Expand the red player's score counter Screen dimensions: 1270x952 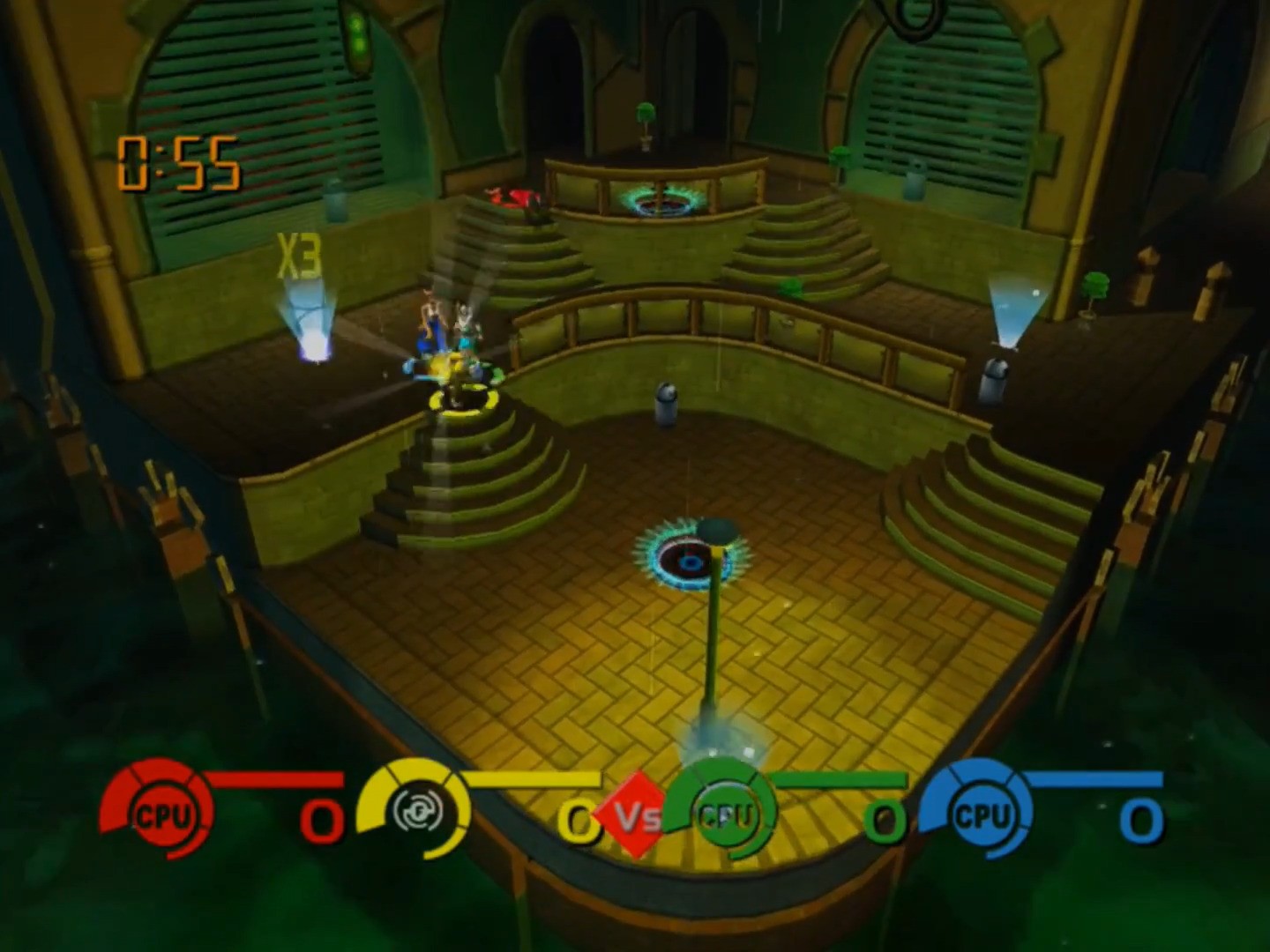[320, 820]
